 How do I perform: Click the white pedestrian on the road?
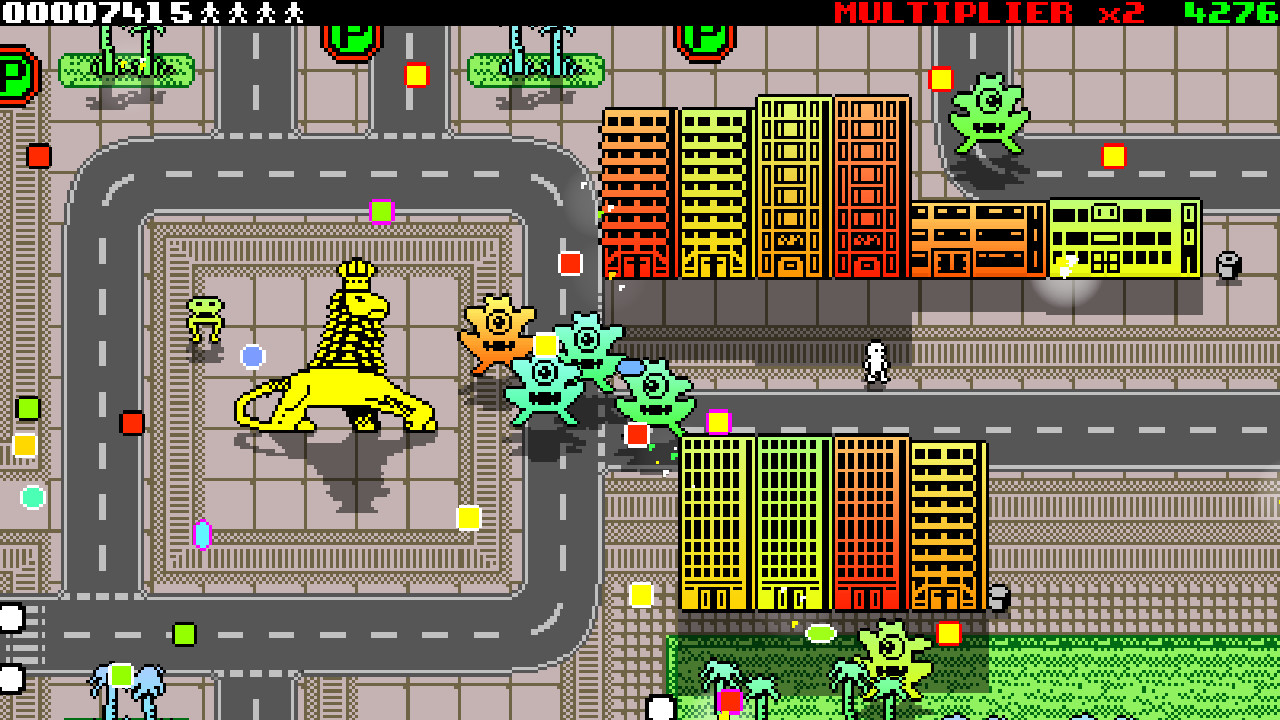click(874, 360)
